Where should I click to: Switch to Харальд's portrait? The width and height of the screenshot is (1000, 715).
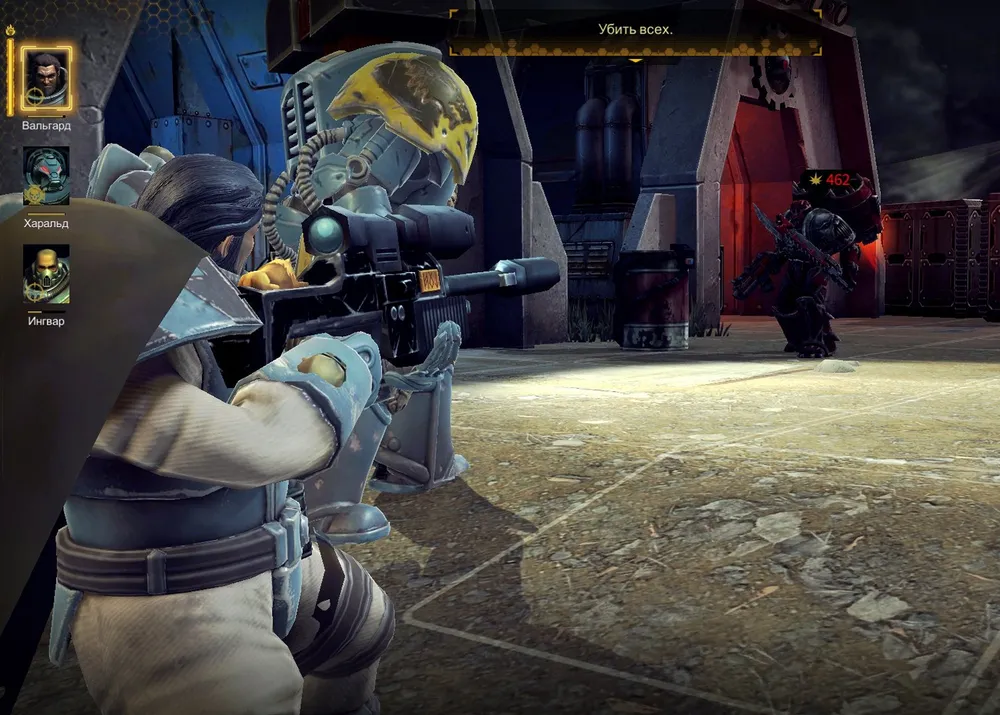46,176
